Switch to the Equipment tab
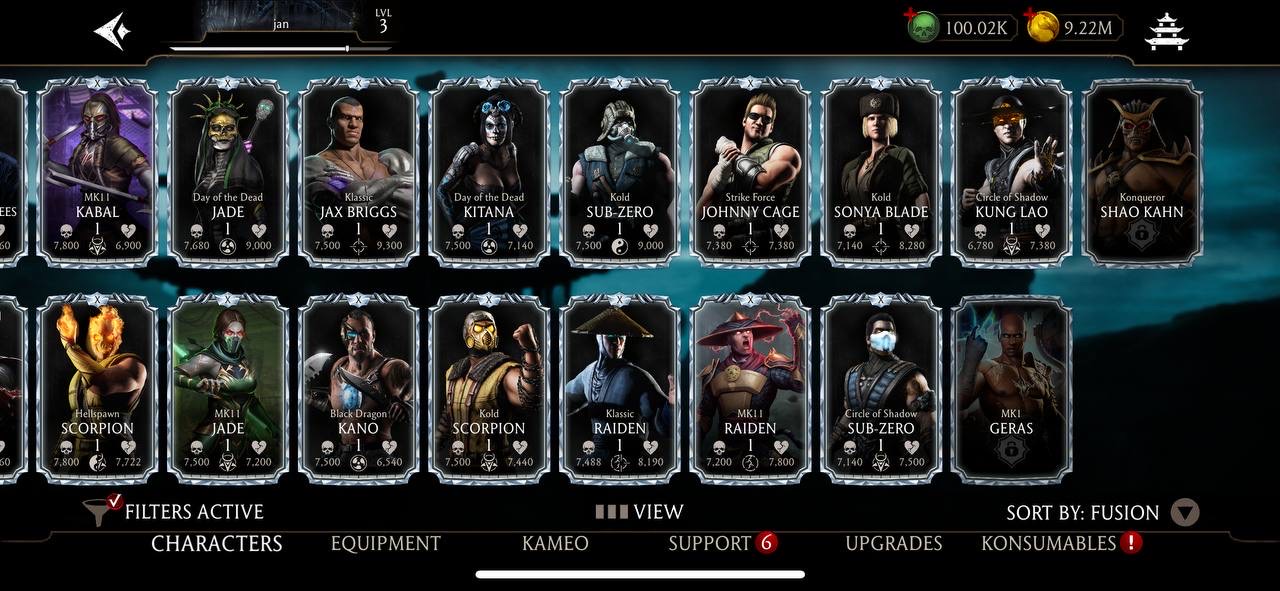Viewport: 1280px width, 591px height. point(385,543)
